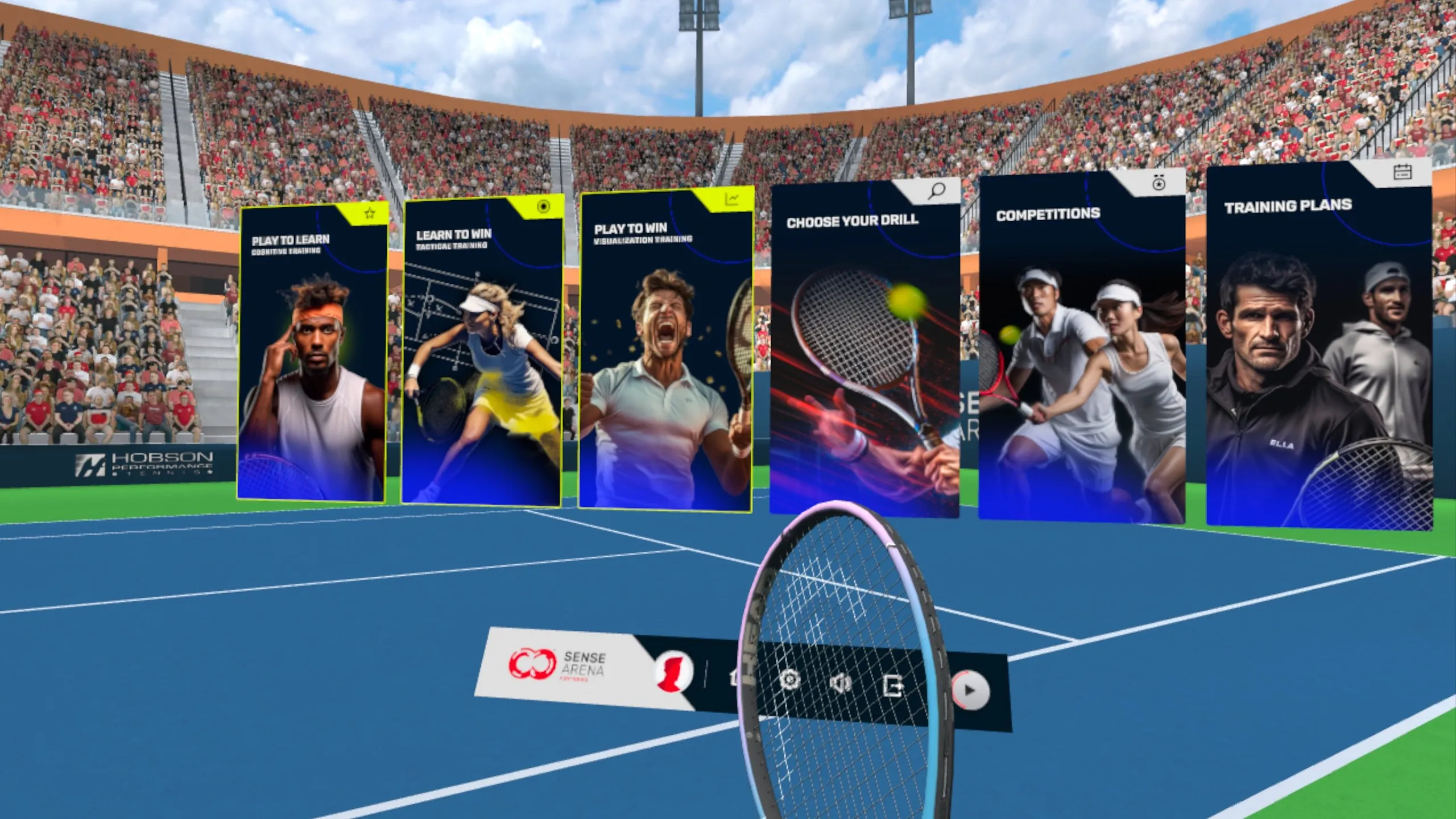Click the exit door icon
Viewport: 1456px width, 819px height.
[893, 686]
